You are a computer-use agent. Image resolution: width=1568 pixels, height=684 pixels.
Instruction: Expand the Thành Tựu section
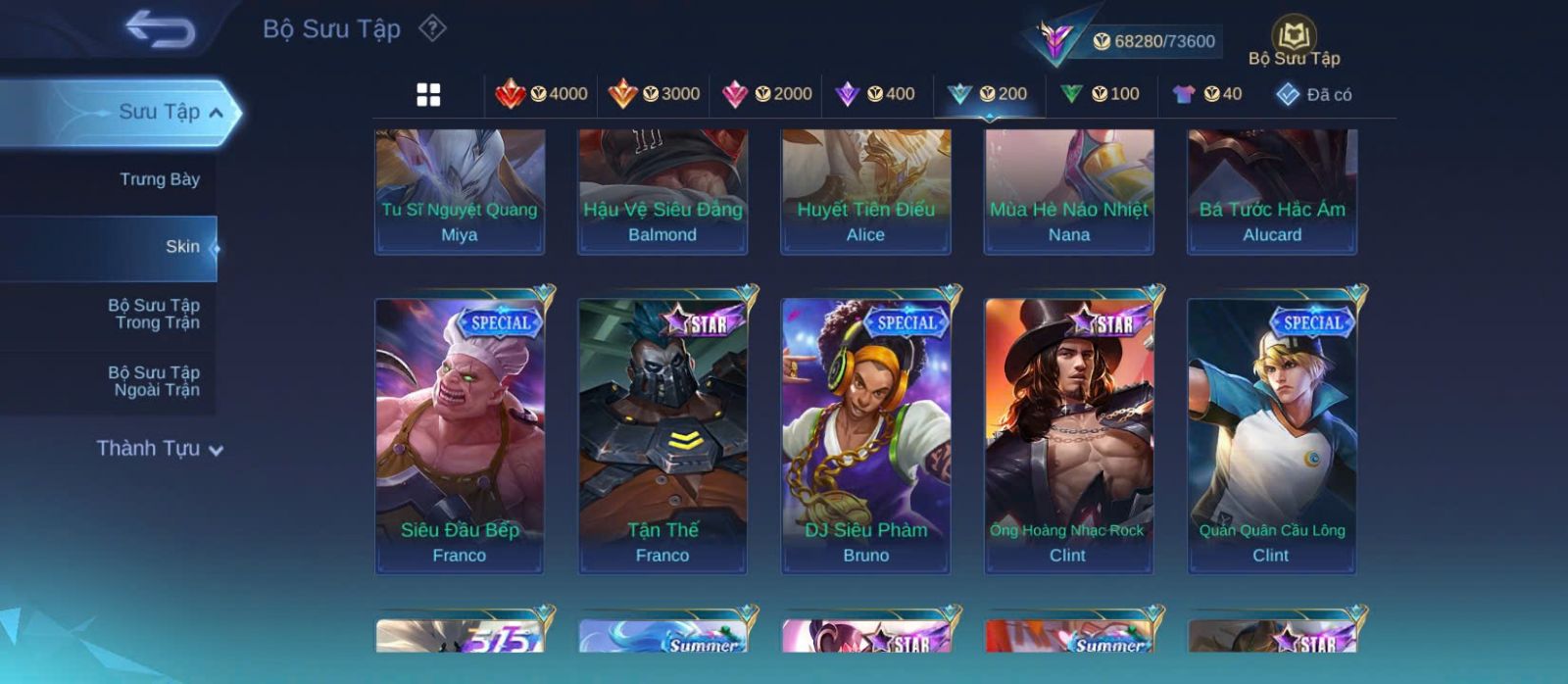point(160,449)
